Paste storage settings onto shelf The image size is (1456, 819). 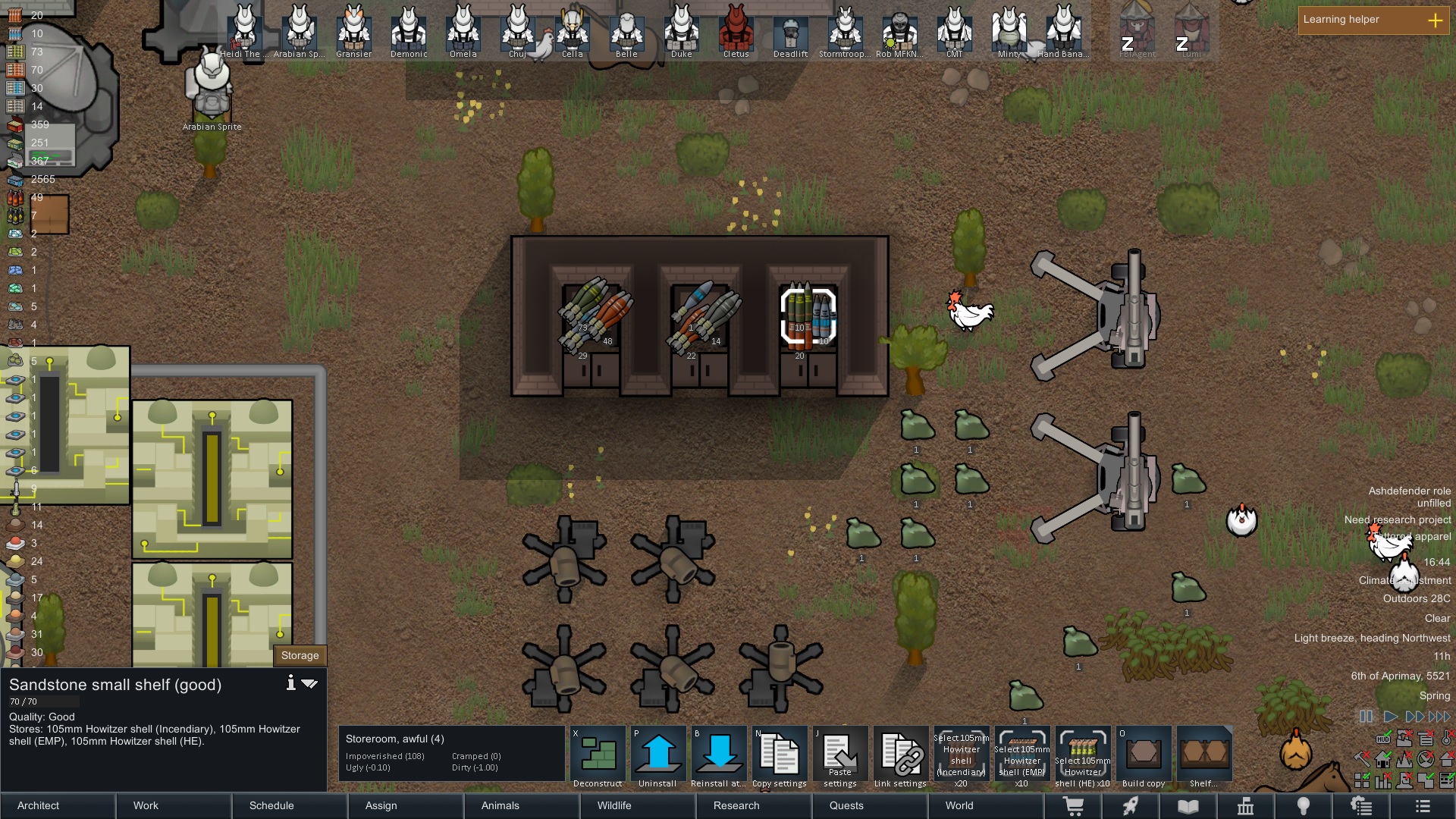click(840, 756)
